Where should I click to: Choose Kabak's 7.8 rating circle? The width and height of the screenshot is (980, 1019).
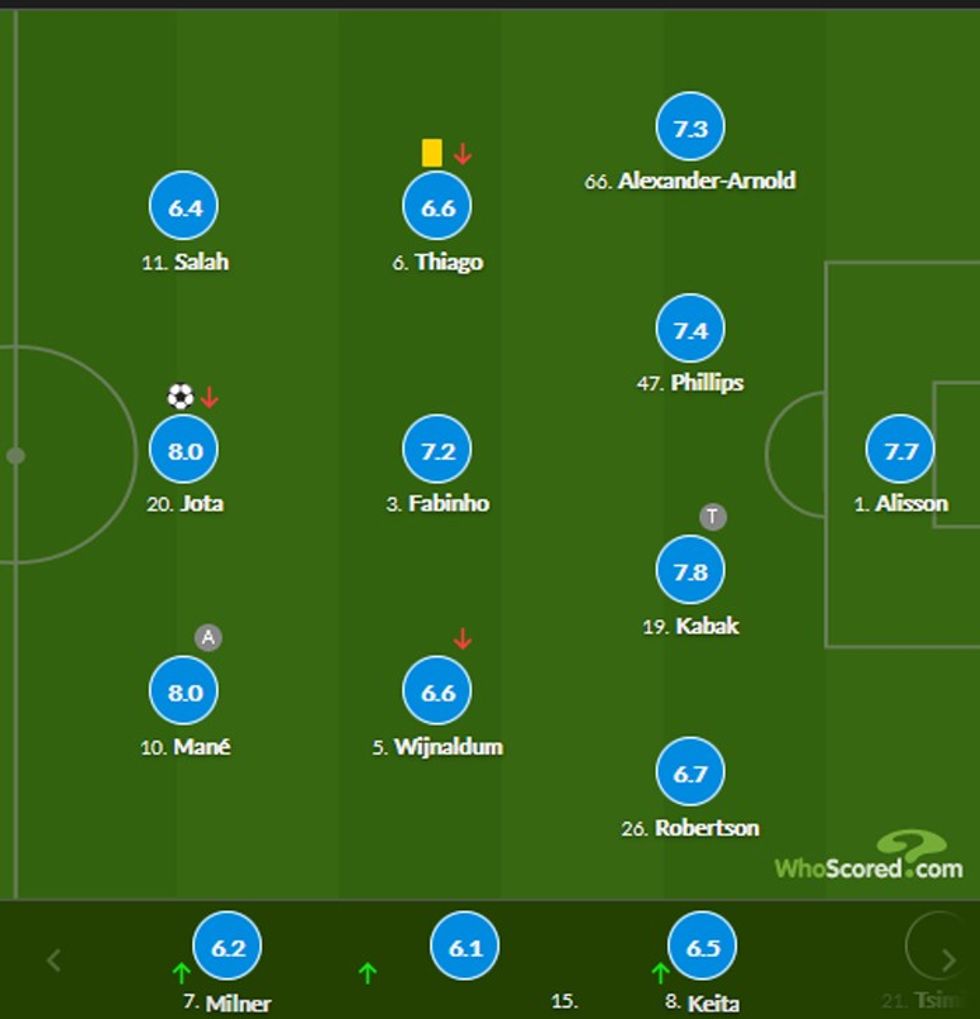[690, 571]
